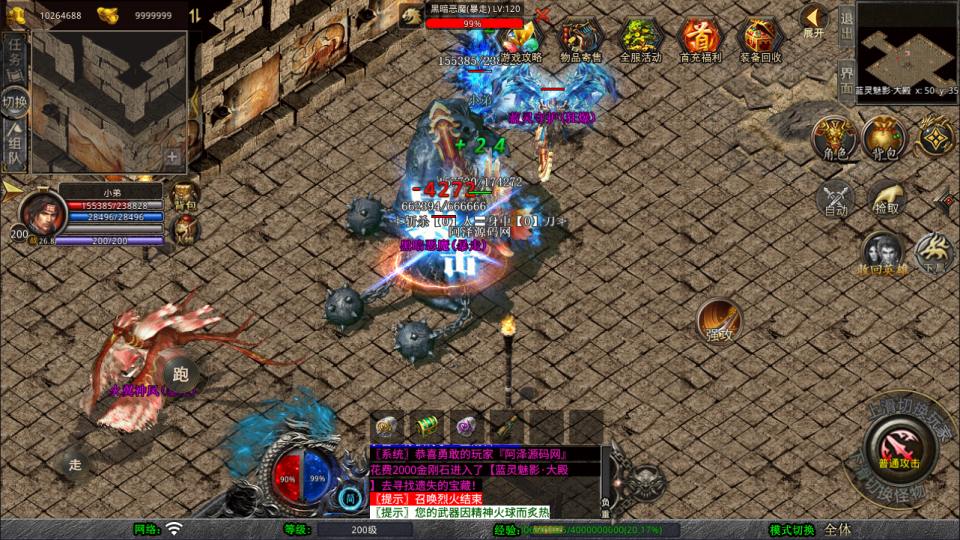
Task: Open the 界面 interface tab
Action: (846, 77)
